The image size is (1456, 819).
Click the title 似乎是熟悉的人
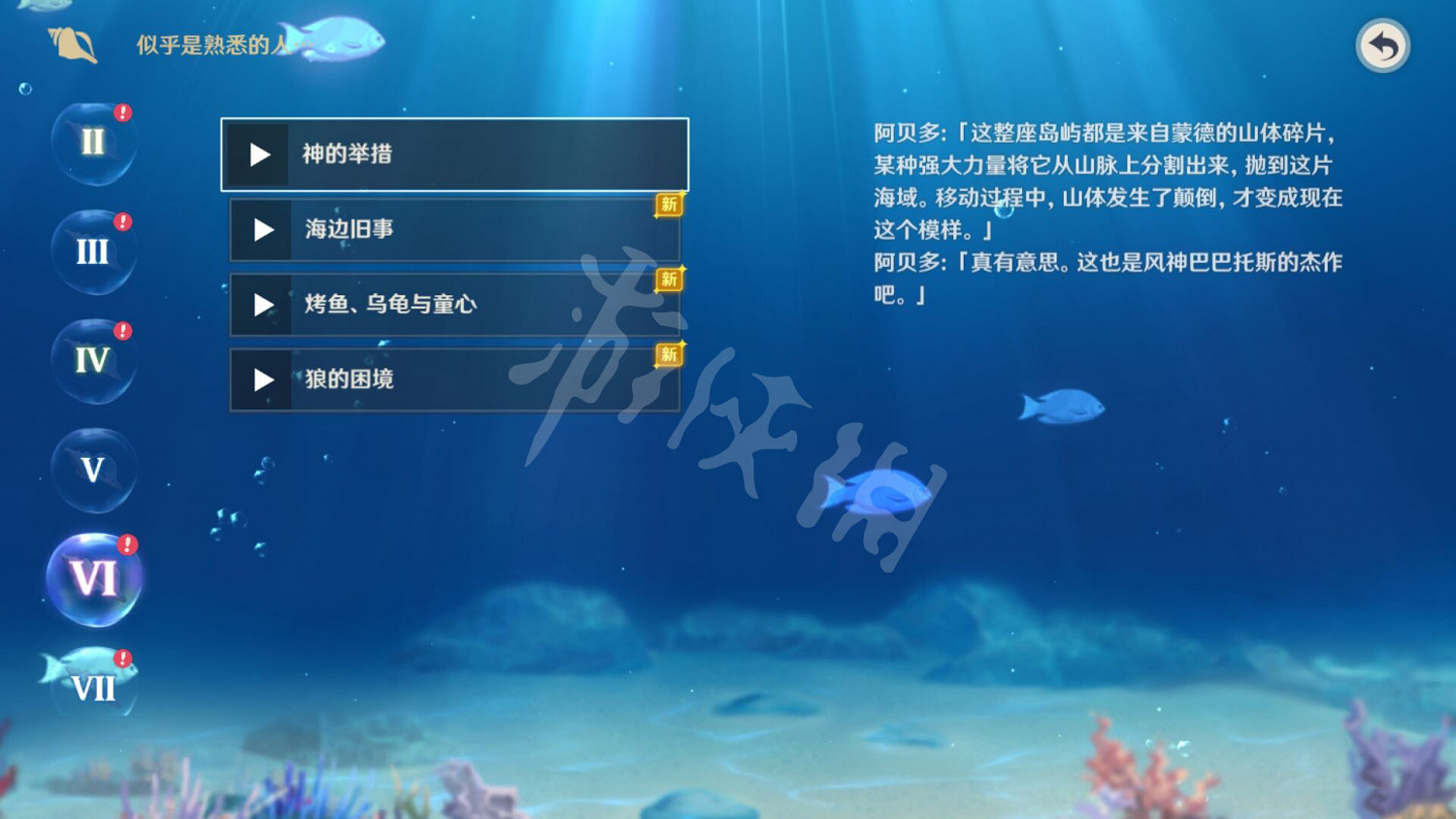[212, 42]
